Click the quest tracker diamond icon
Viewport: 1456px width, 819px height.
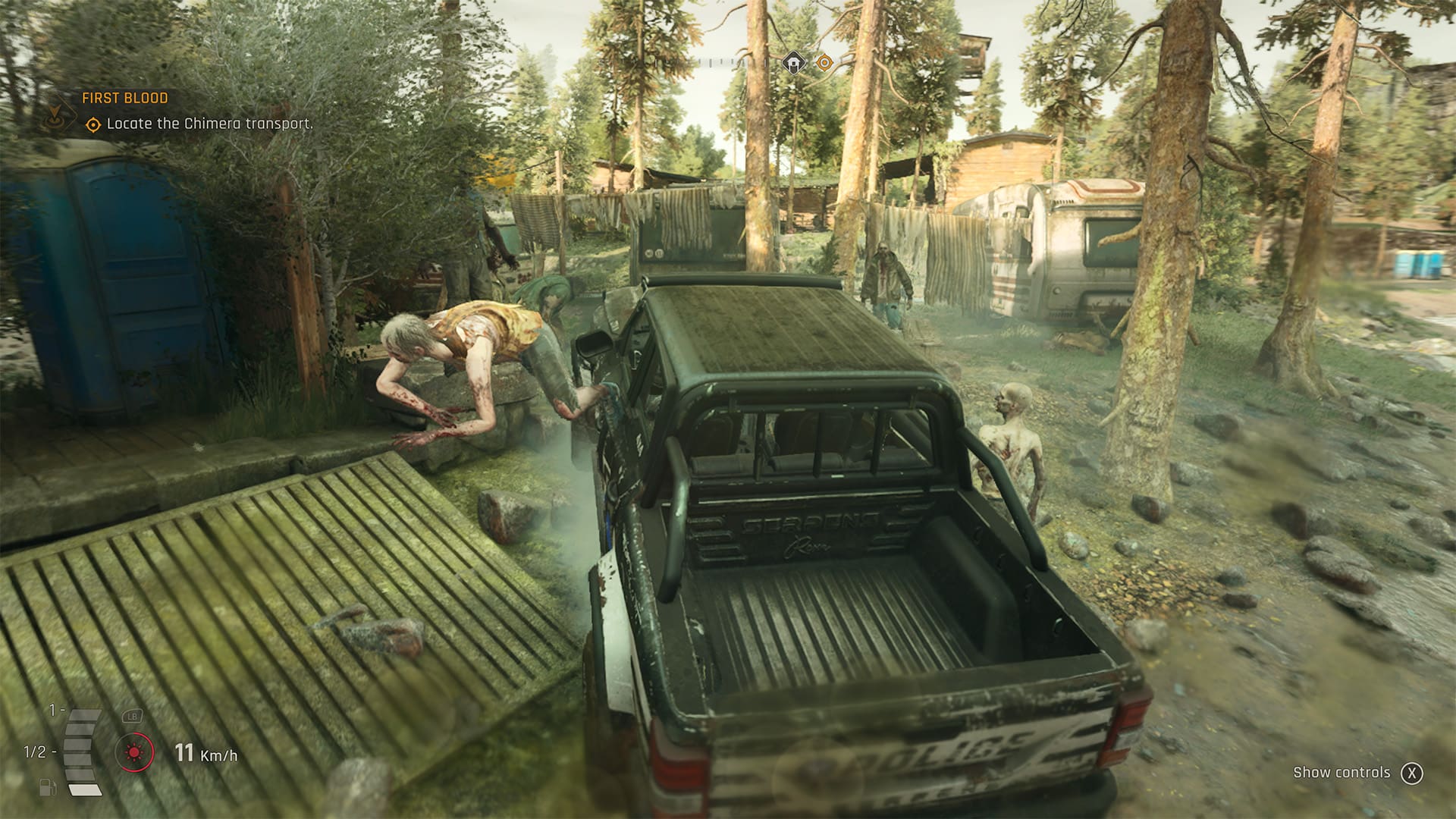[54, 112]
